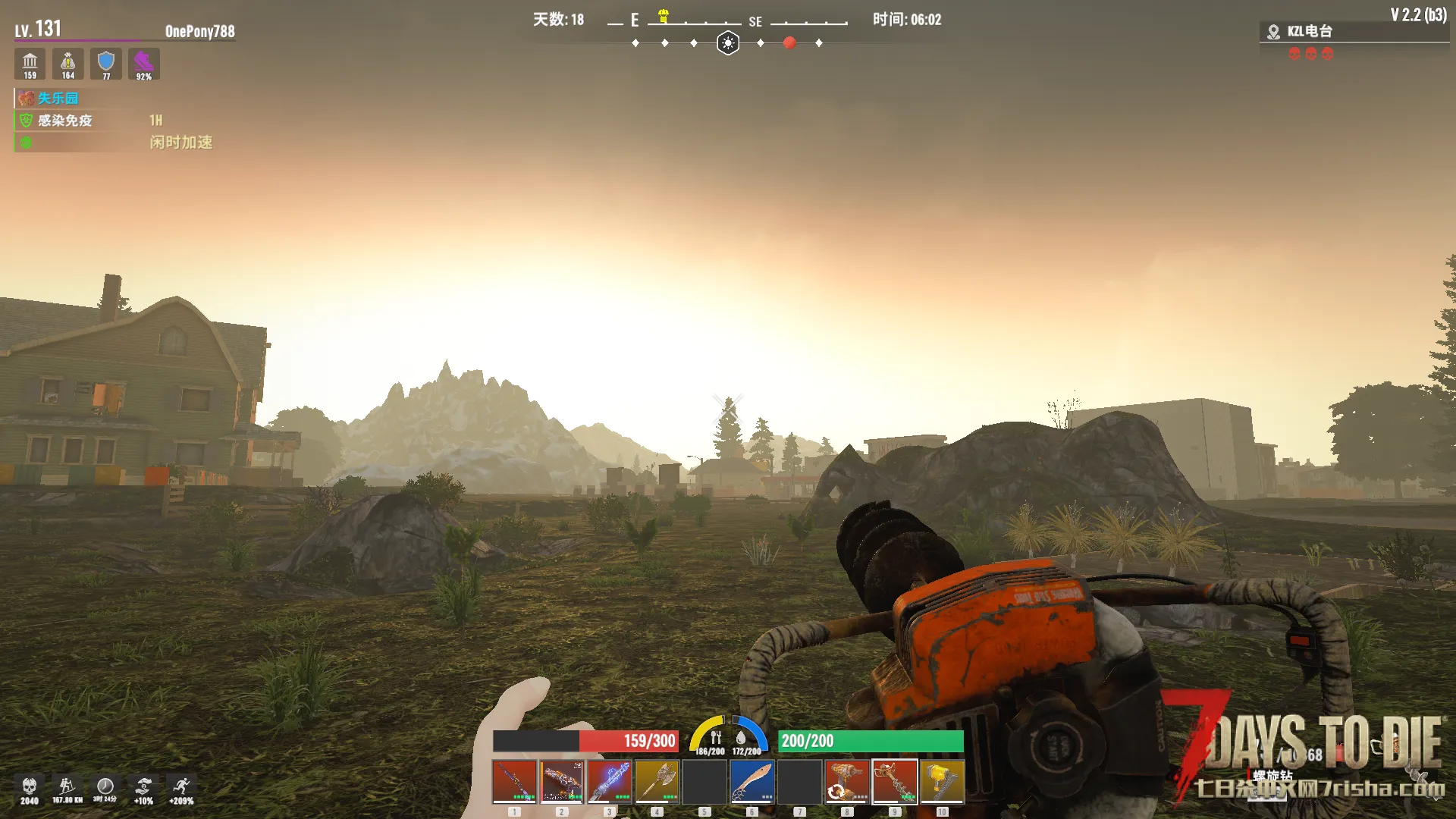Click the purple running shoe speed icon
This screenshot has width=1456, height=819.
pos(143,64)
